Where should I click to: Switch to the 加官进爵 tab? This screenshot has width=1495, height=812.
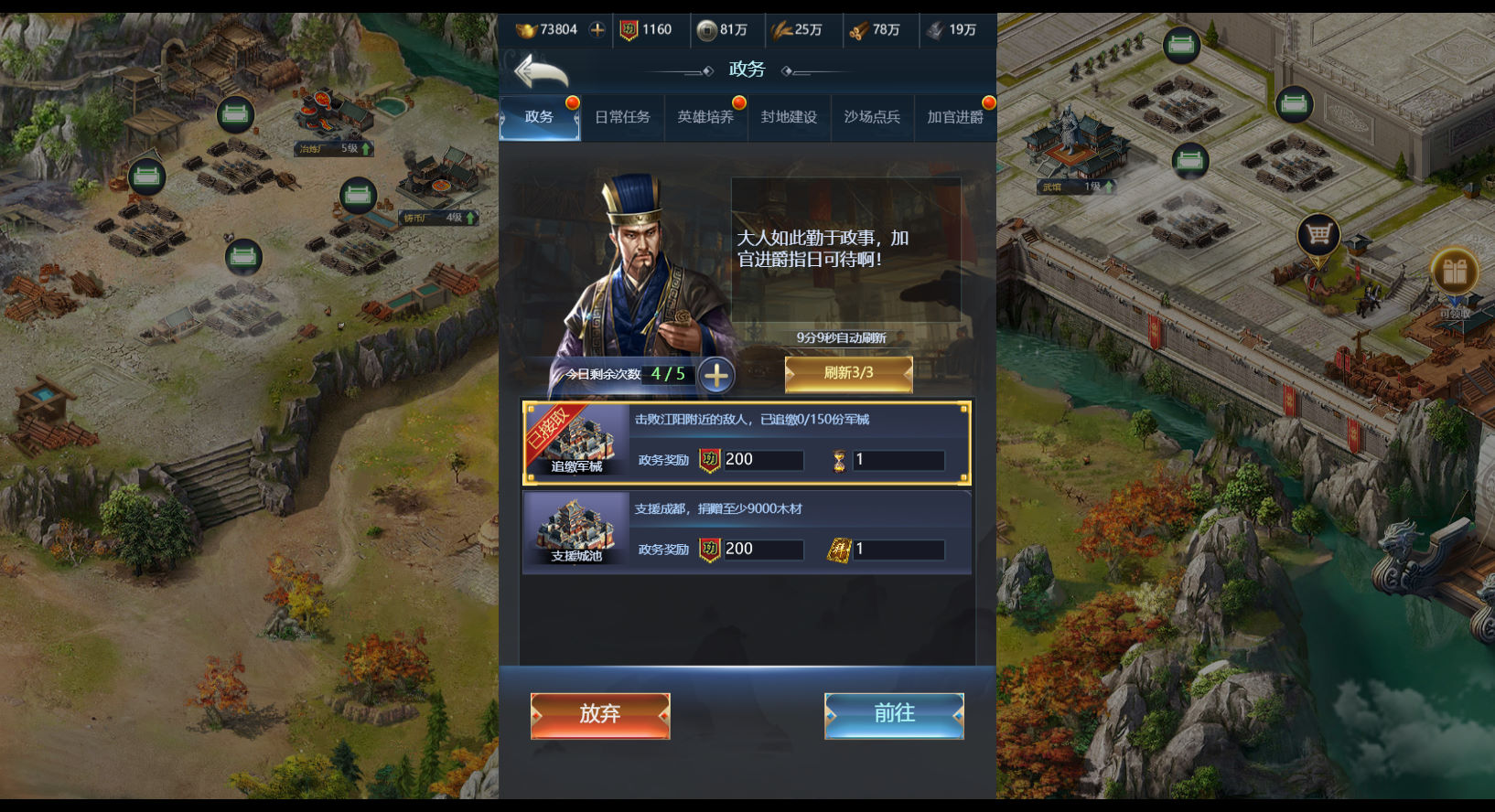coord(955,117)
